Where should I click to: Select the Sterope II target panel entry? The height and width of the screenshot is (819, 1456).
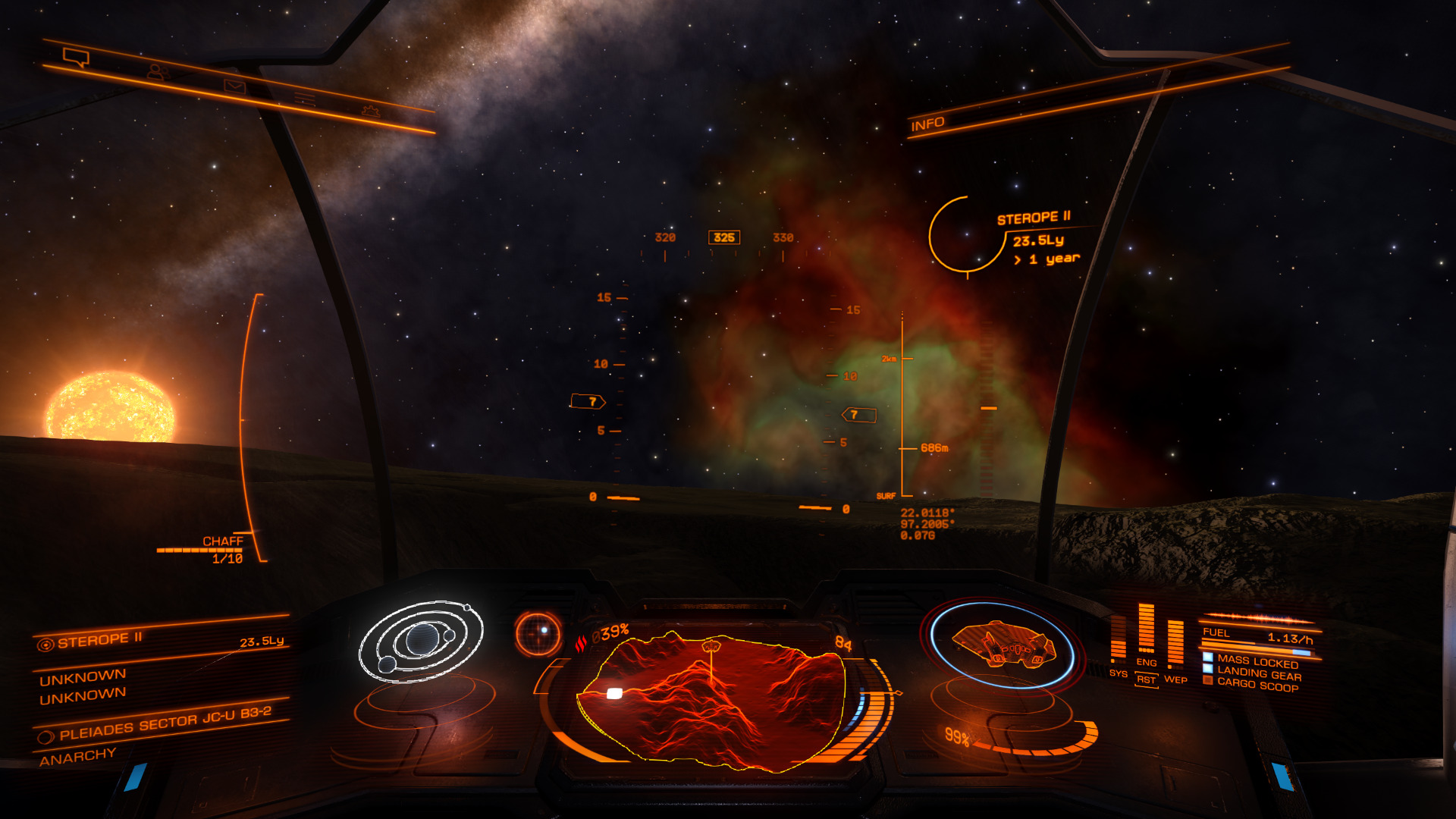click(99, 640)
